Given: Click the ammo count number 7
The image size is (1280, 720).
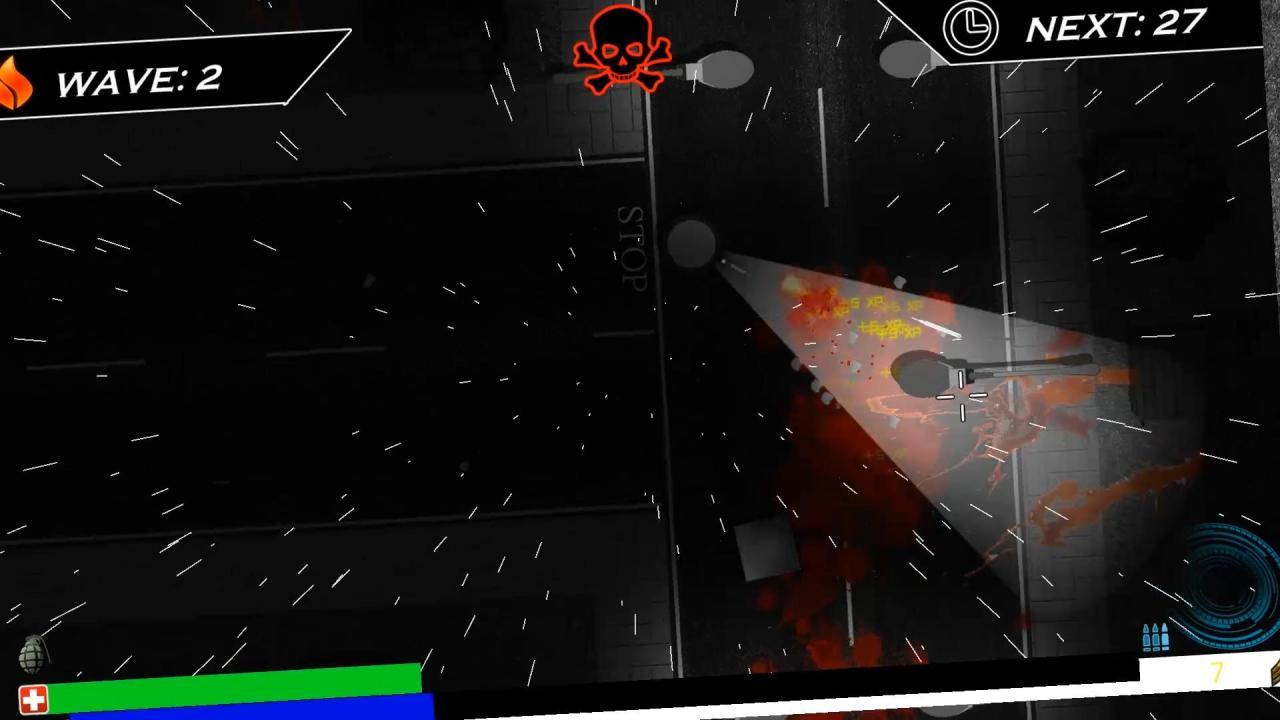Looking at the screenshot, I should (x=1218, y=672).
